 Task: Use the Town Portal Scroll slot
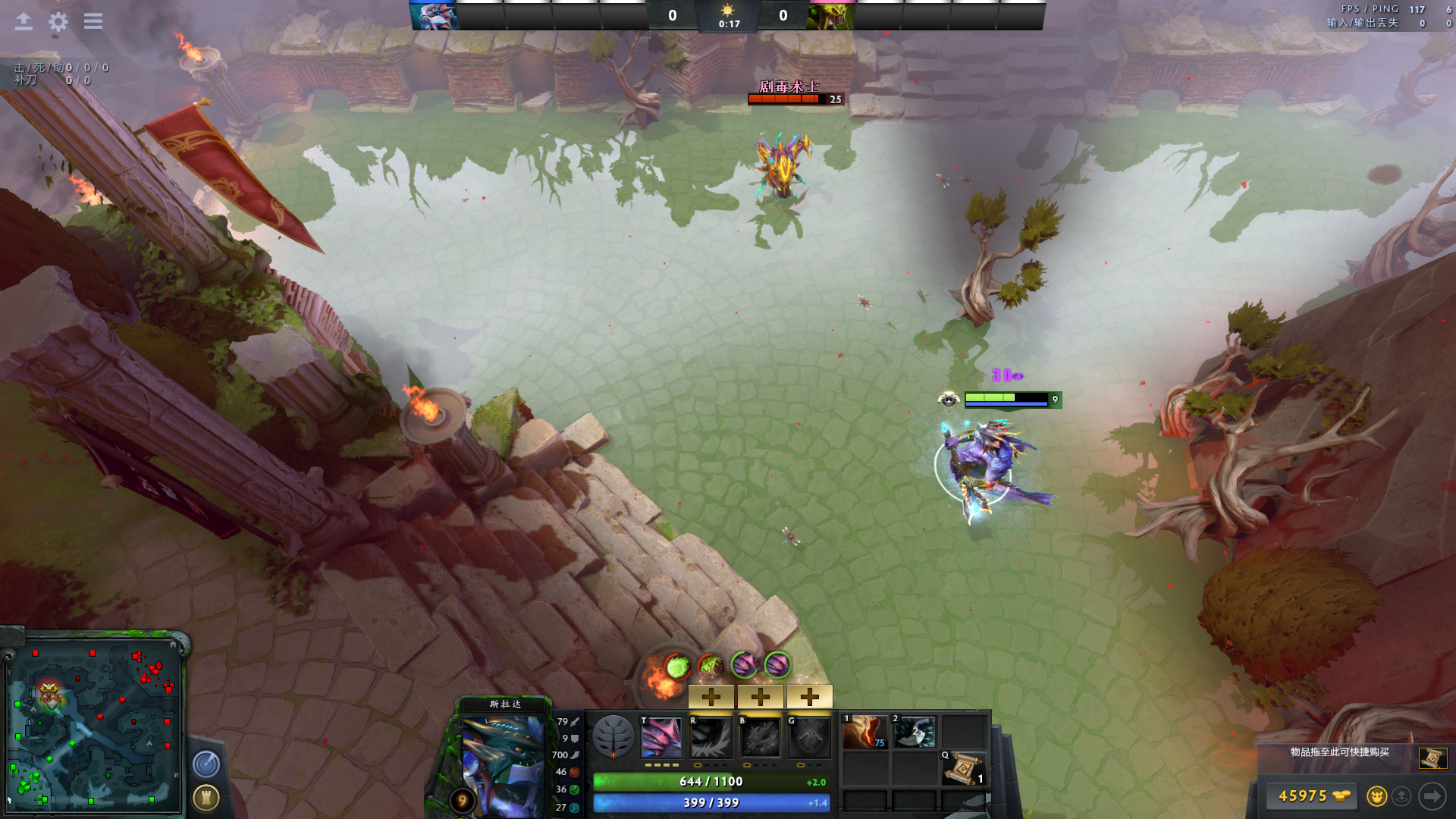point(963,768)
